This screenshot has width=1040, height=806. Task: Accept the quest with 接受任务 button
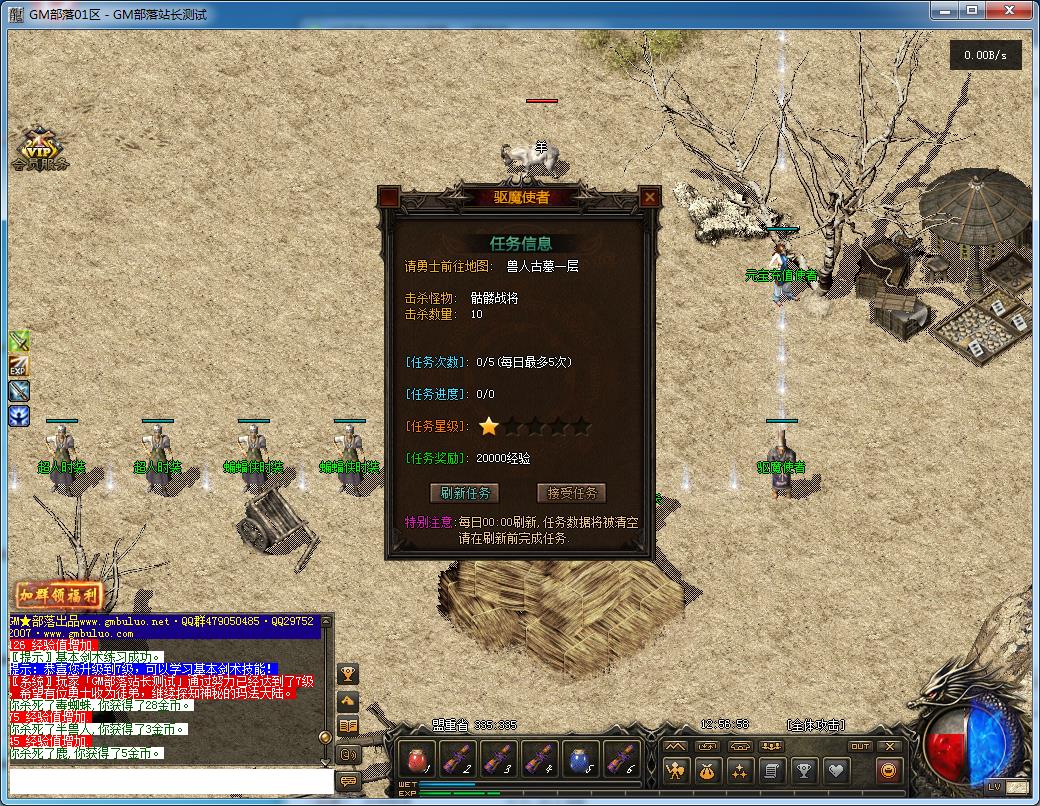click(571, 493)
